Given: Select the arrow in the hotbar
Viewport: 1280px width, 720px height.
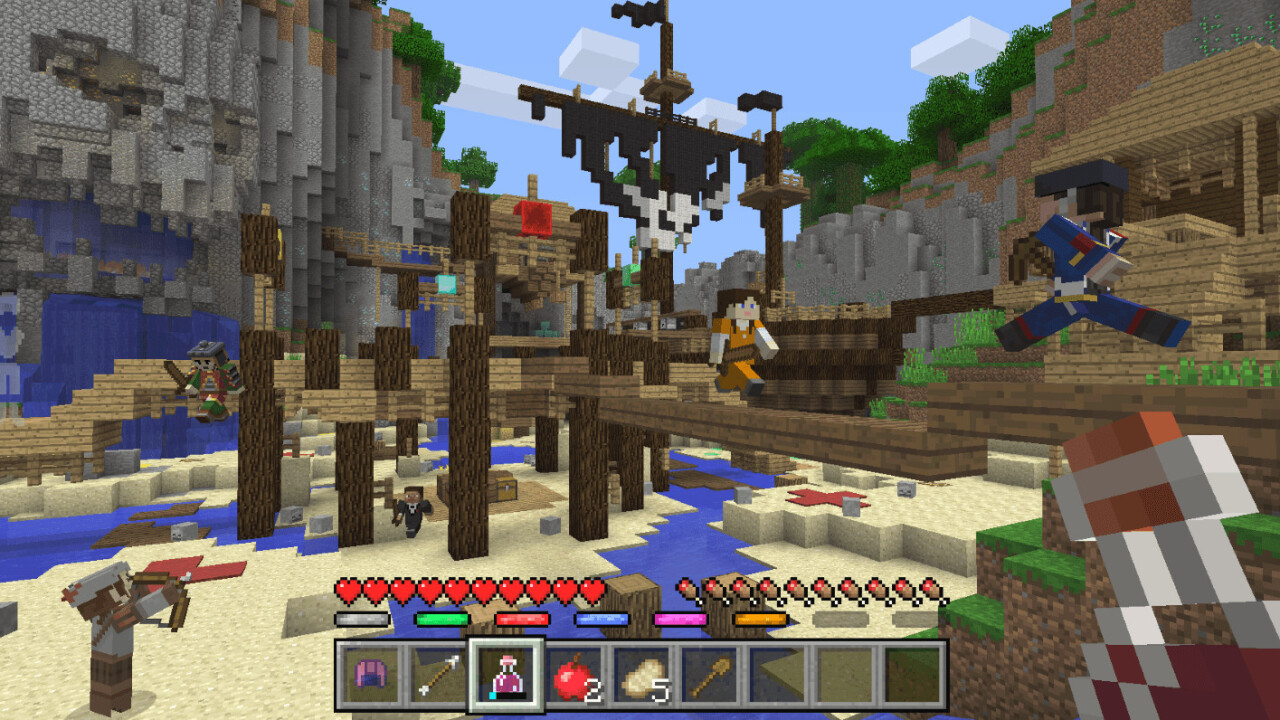Looking at the screenshot, I should click(x=438, y=676).
